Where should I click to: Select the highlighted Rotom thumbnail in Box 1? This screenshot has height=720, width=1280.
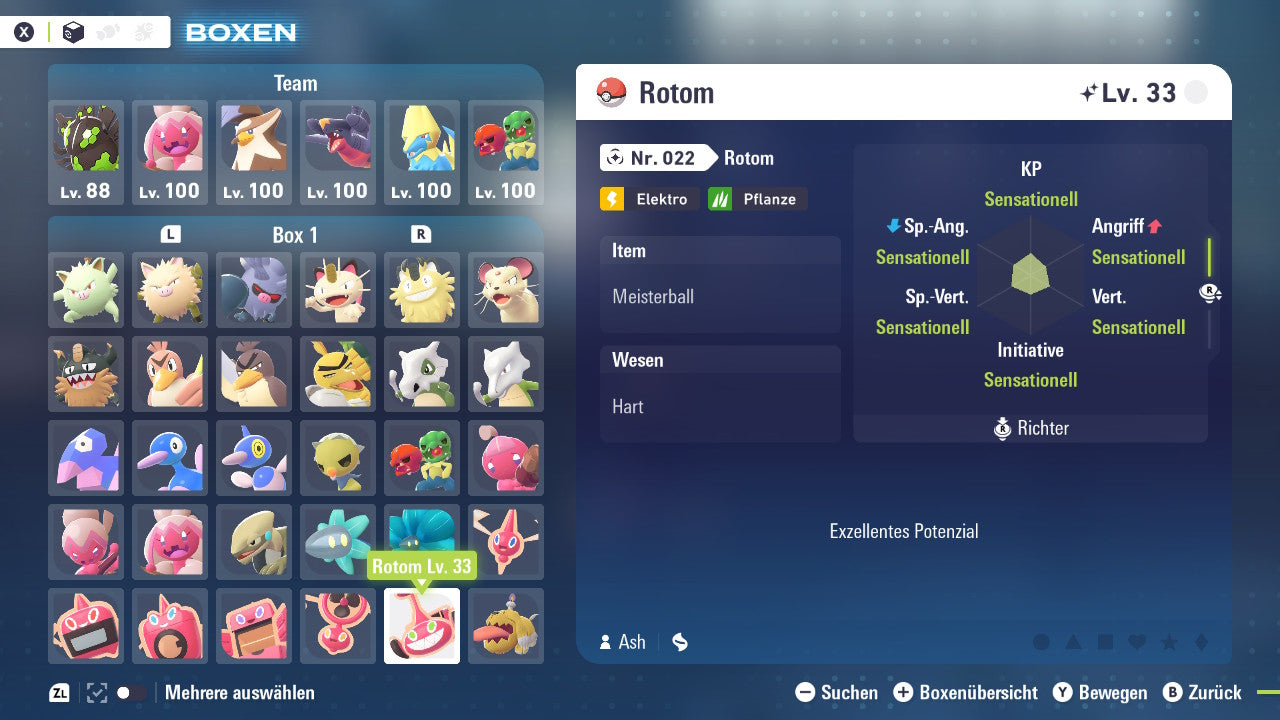[421, 626]
